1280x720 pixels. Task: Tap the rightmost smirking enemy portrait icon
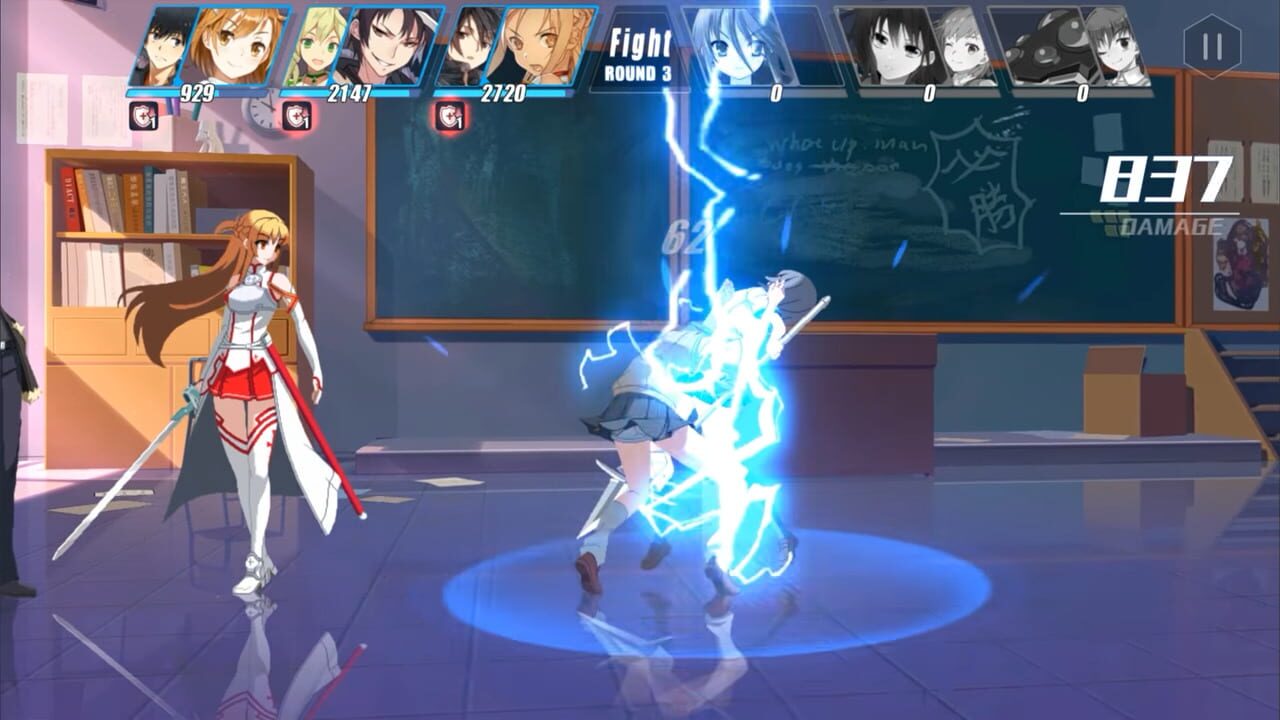coord(1112,44)
